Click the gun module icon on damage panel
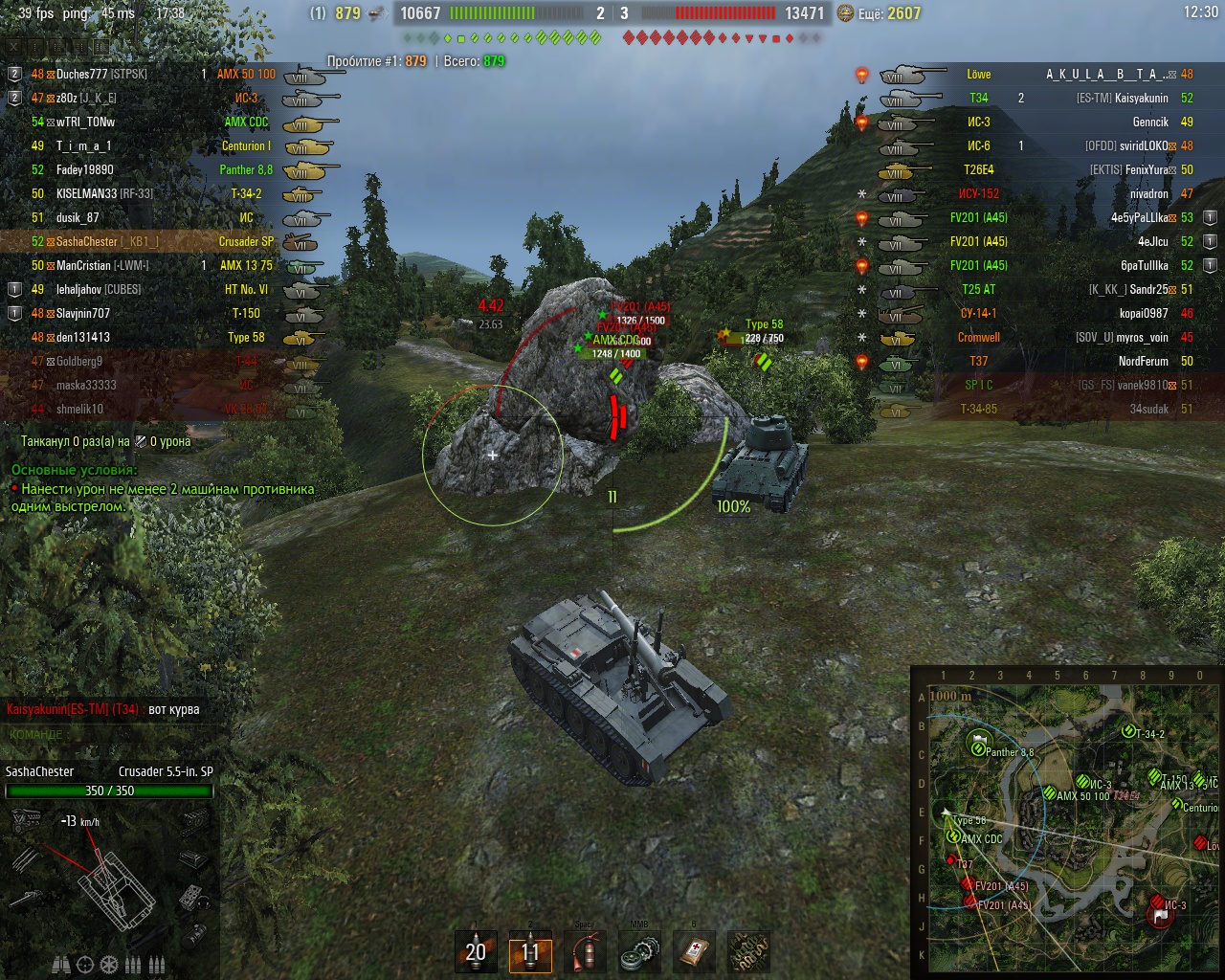This screenshot has height=980, width=1225. 26,899
